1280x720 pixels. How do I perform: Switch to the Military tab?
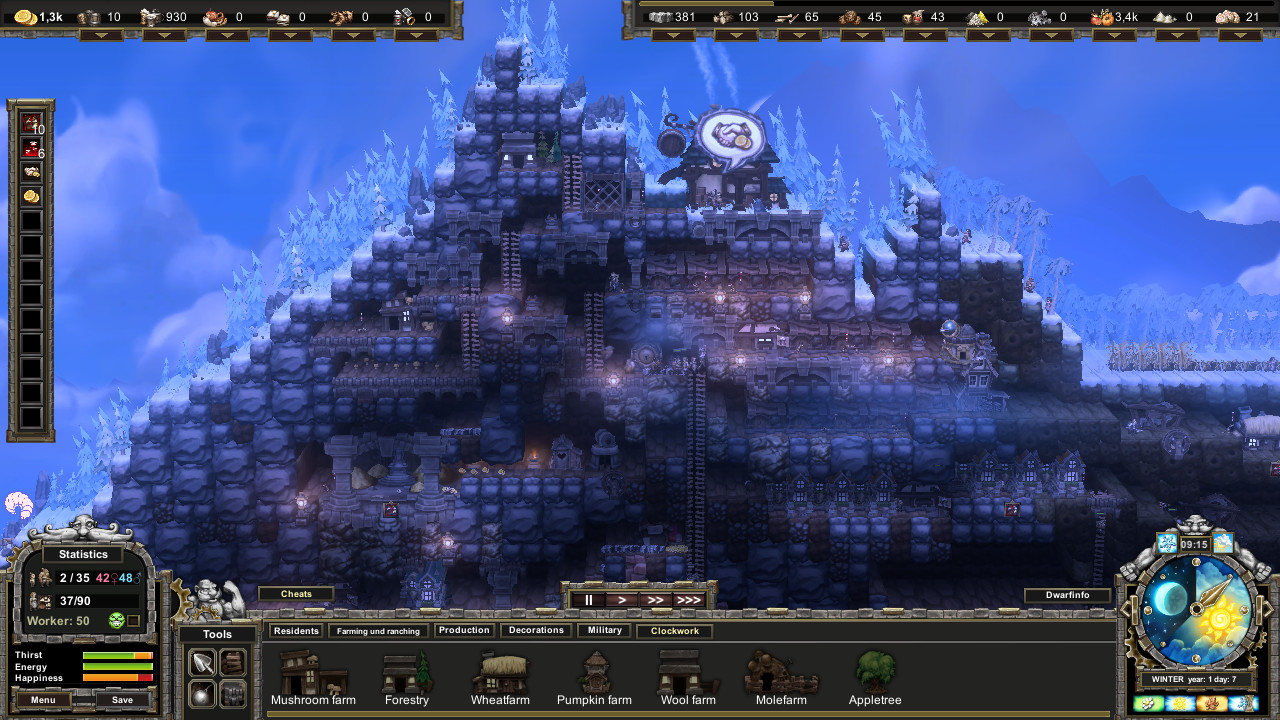coord(604,630)
